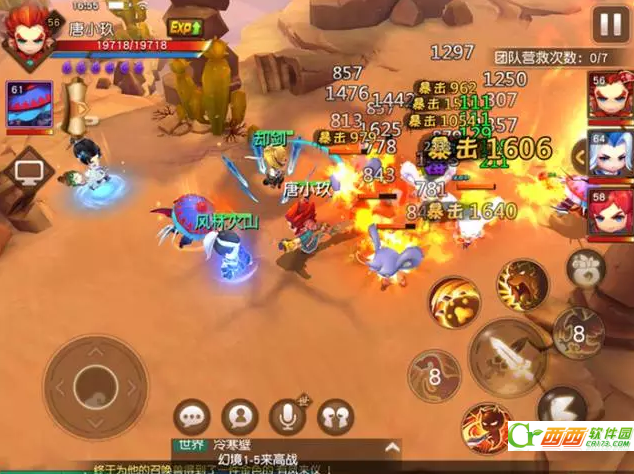Click the 世界 world chat channel label

190,444
